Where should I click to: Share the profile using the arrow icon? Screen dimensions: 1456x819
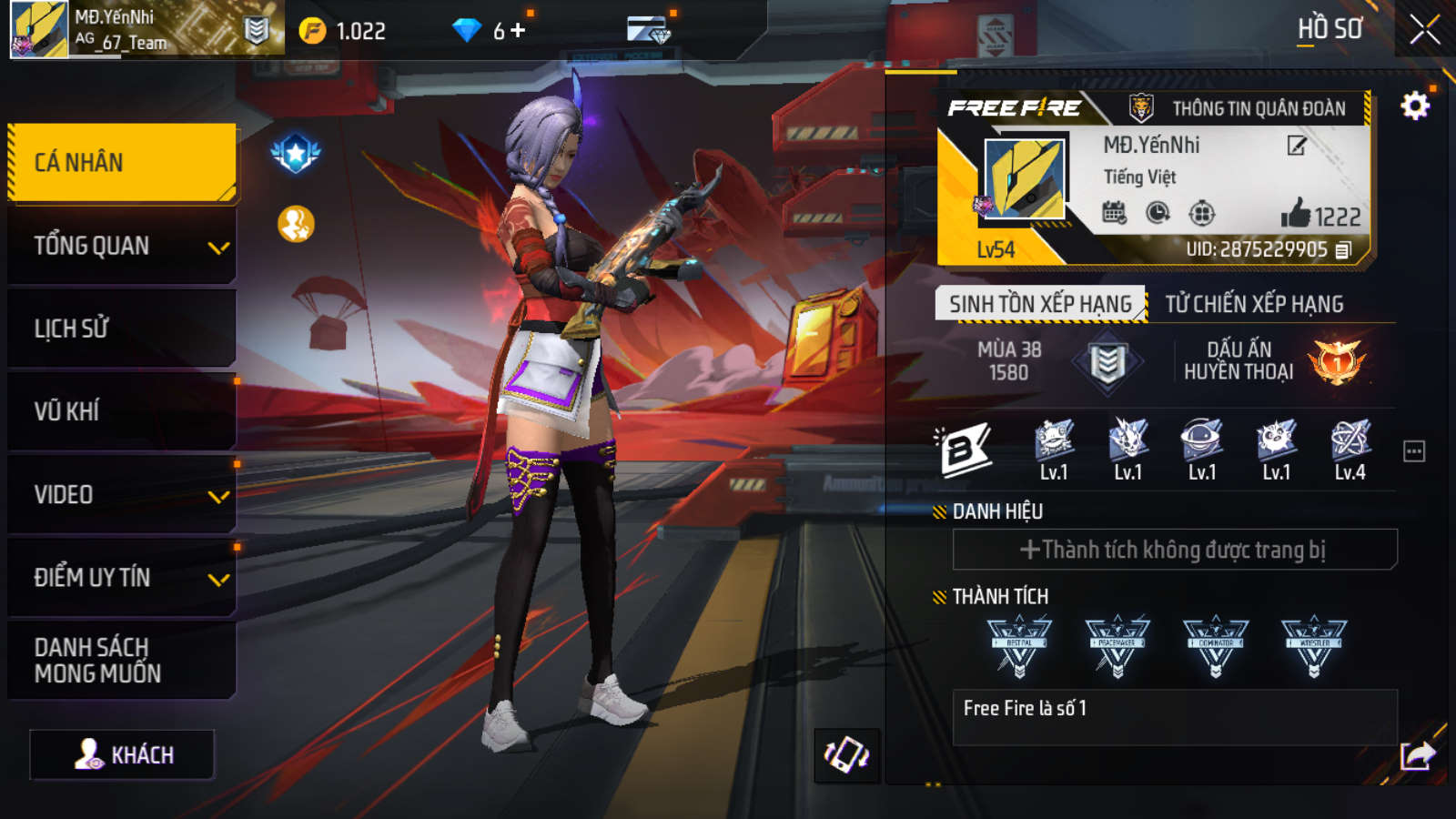coord(1416,755)
